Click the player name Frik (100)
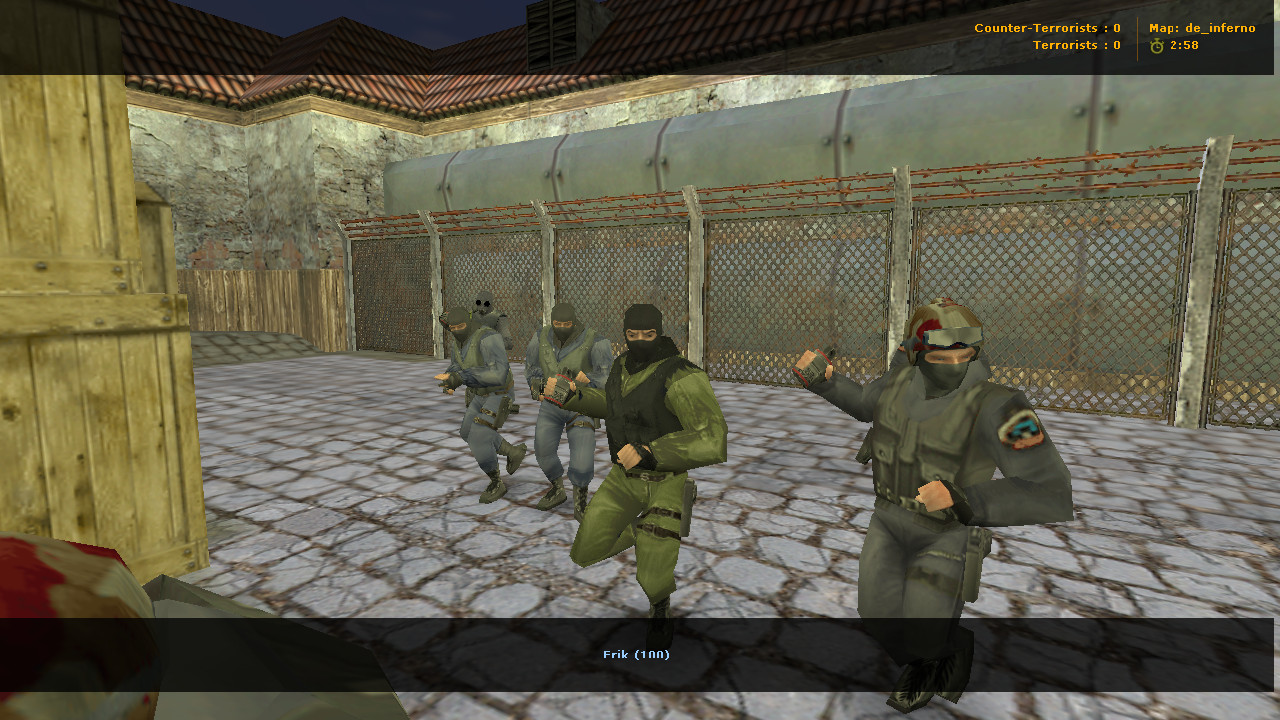The height and width of the screenshot is (720, 1280). point(637,654)
